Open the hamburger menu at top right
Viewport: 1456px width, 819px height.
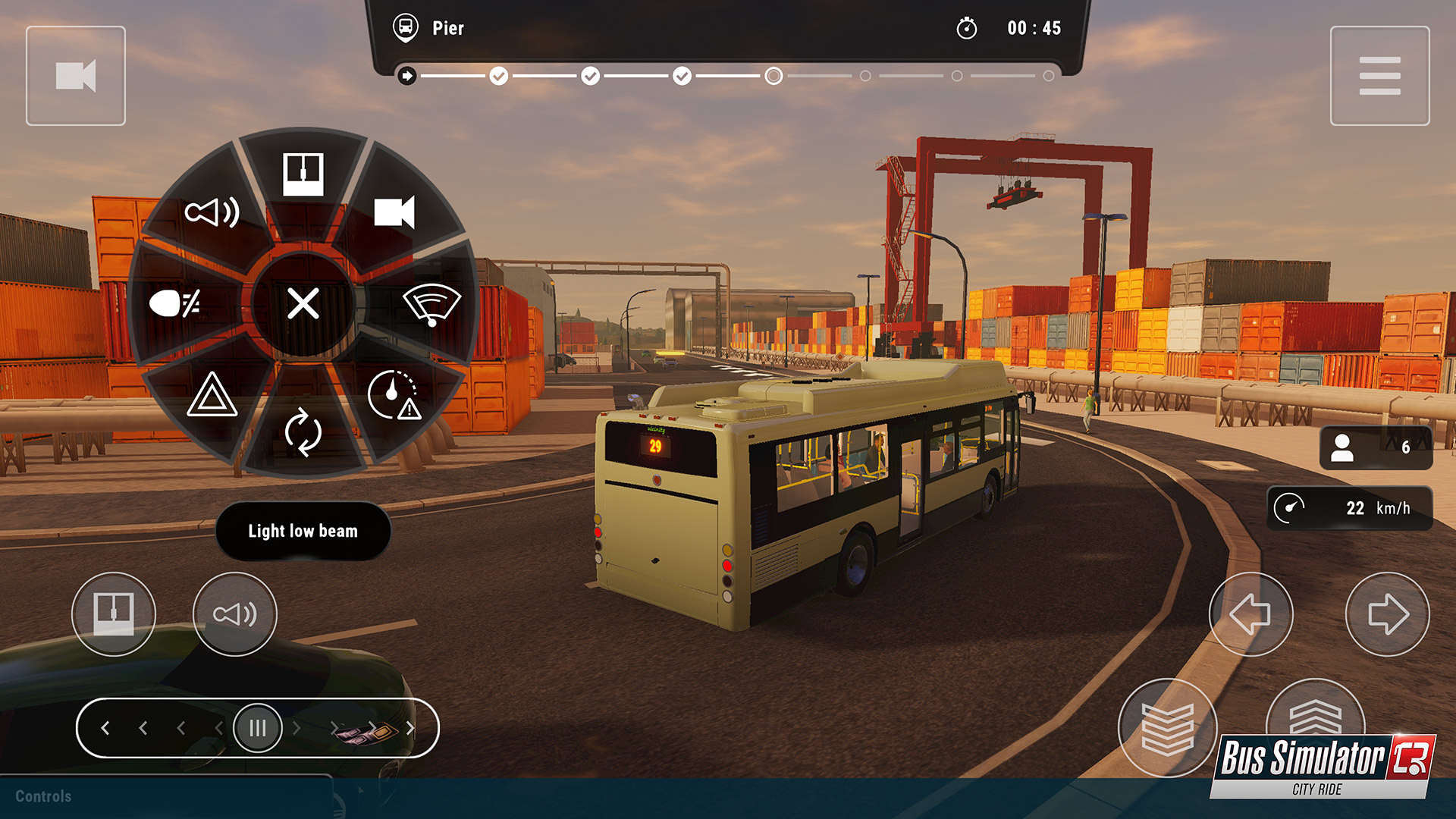(1380, 74)
